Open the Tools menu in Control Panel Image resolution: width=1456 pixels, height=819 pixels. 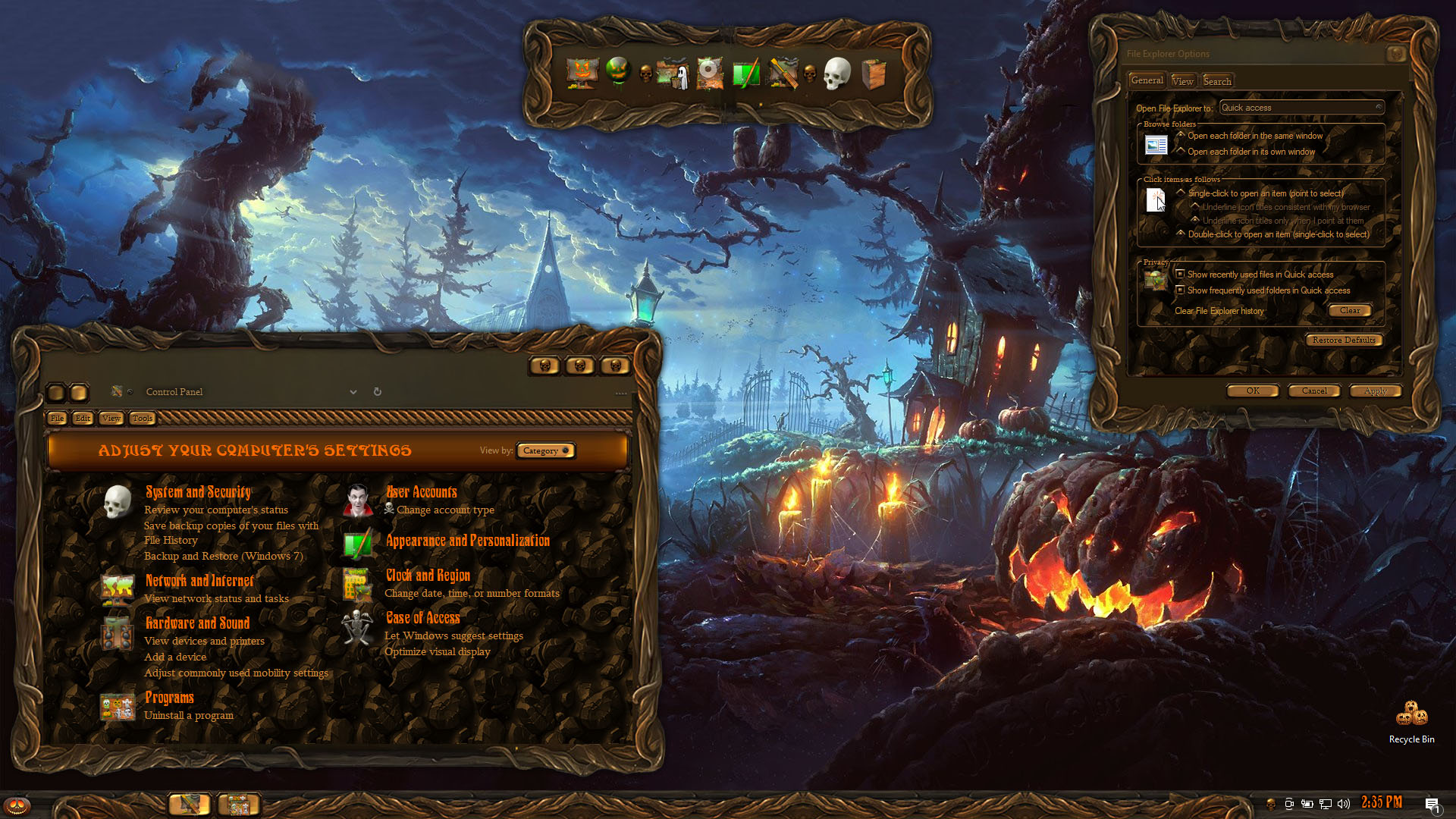(142, 419)
